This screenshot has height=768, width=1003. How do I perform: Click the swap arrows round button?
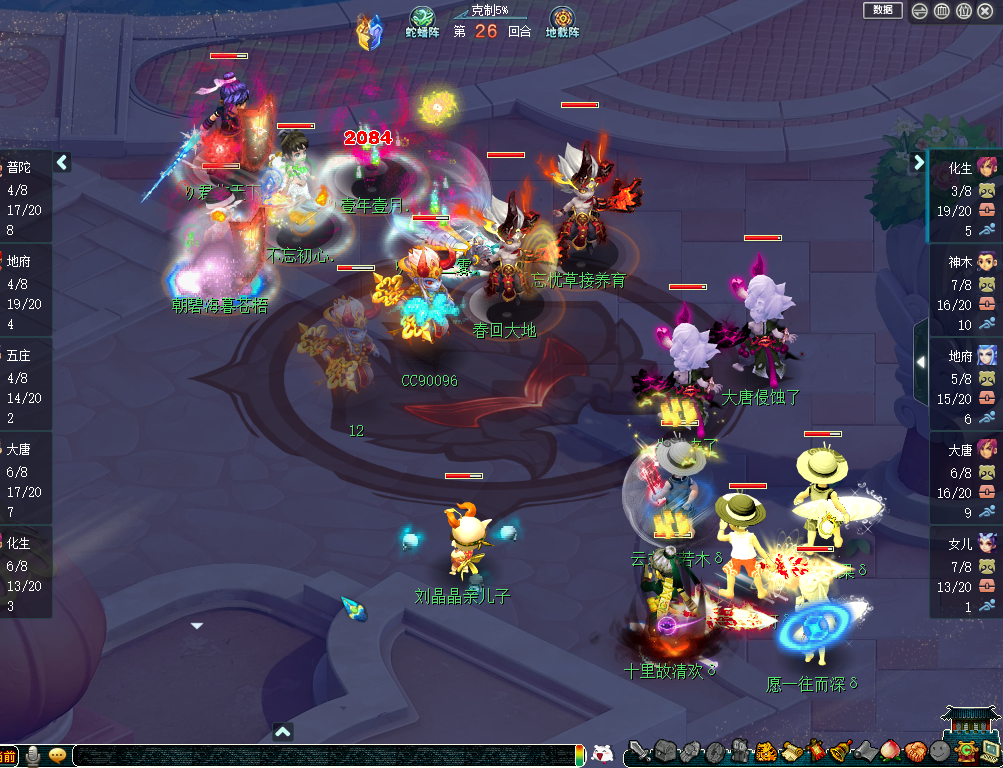[920, 11]
